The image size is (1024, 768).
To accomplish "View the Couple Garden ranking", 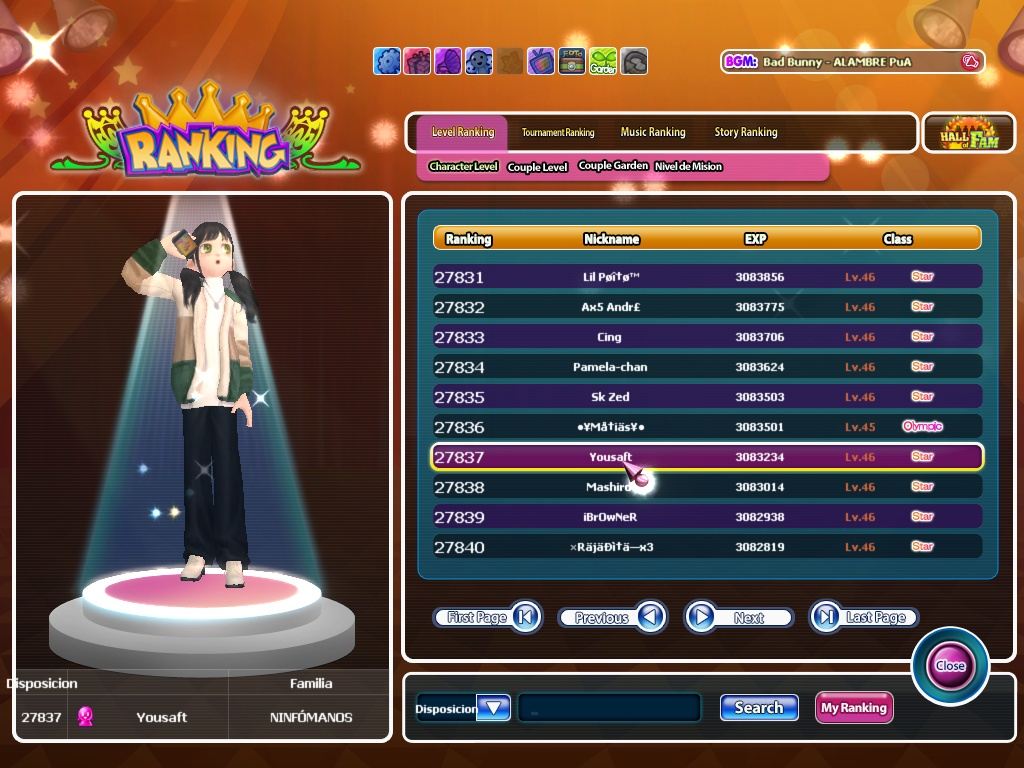I will [x=613, y=166].
